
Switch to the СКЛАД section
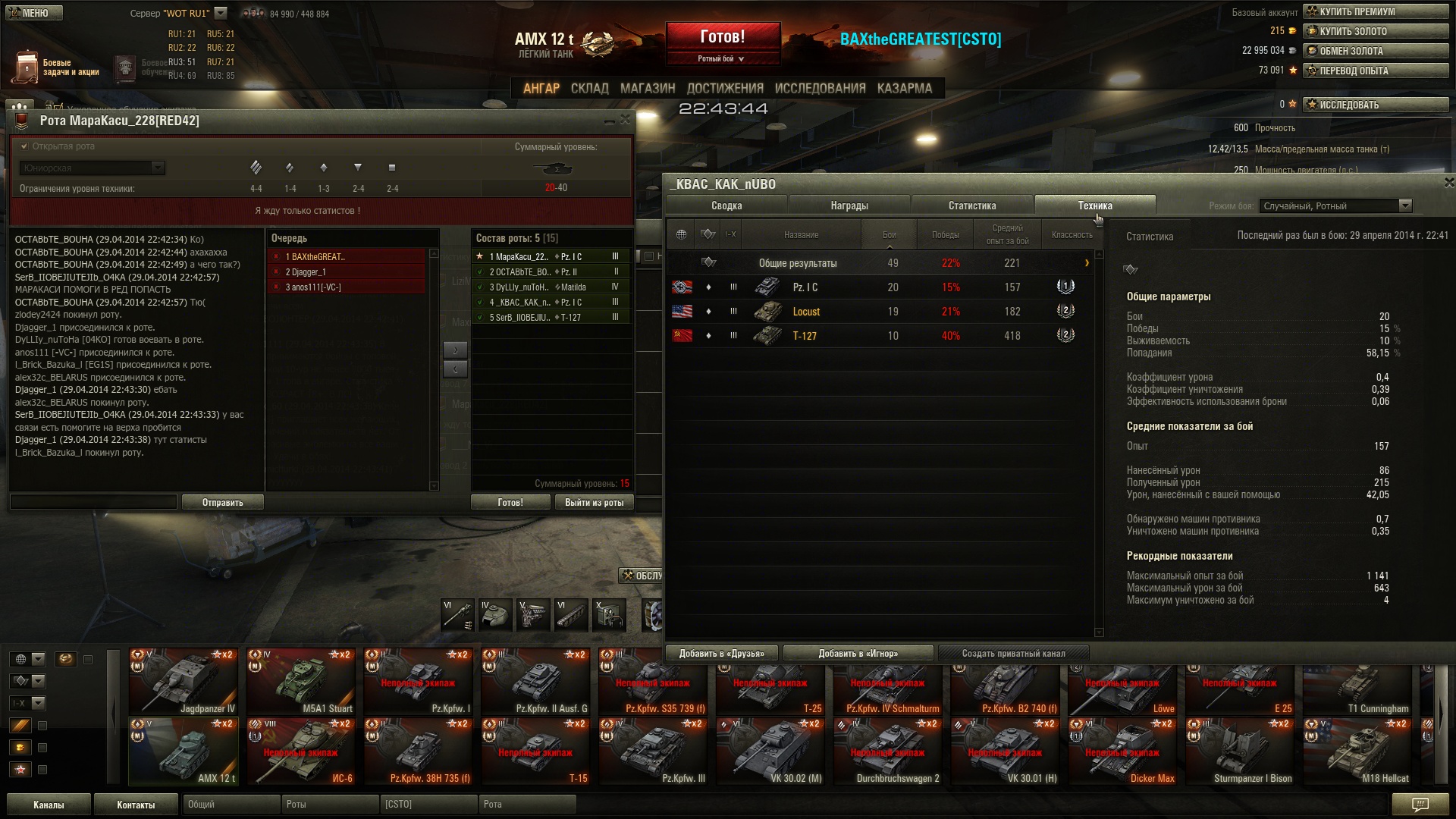(589, 89)
